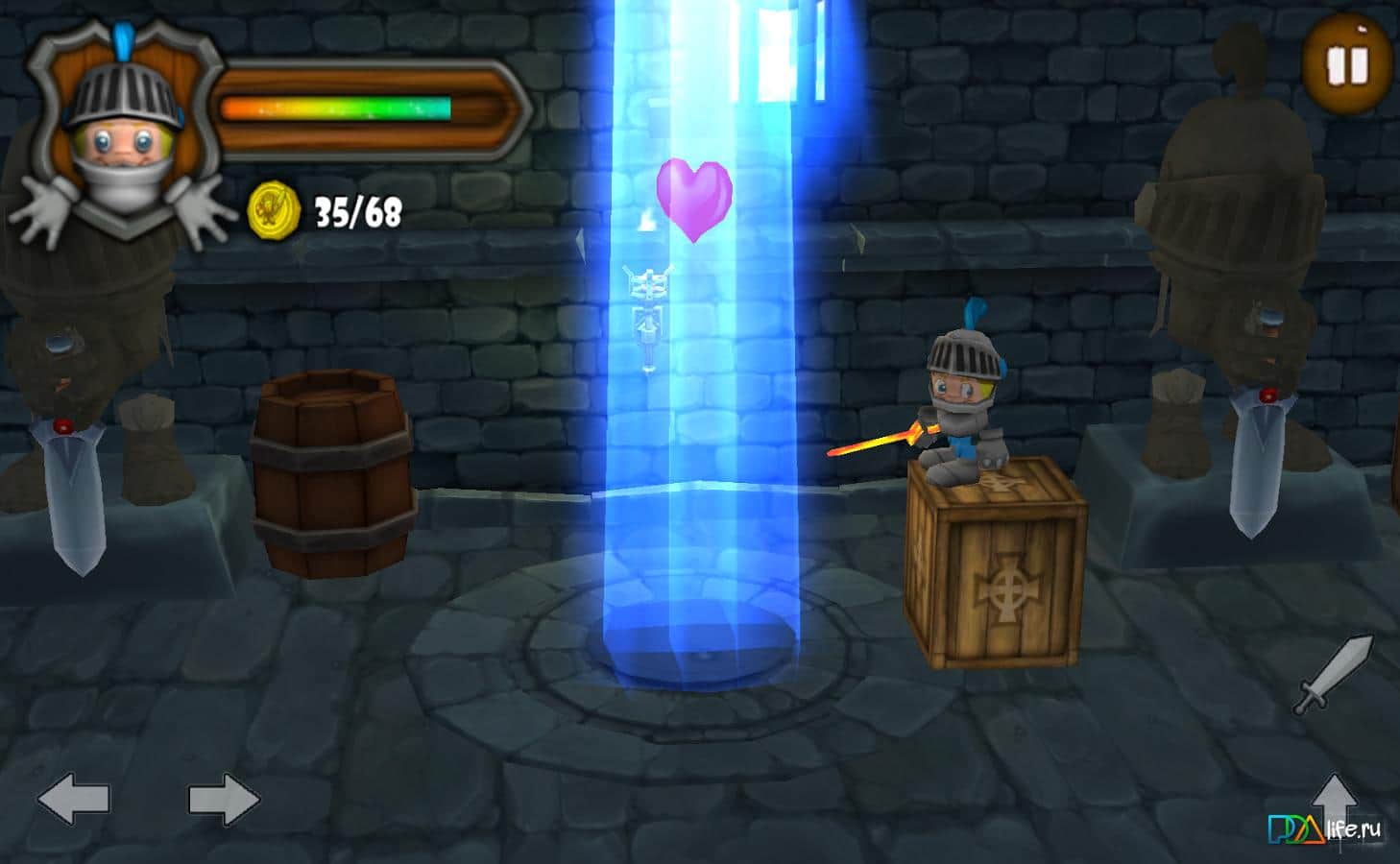Select the sword attack icon
This screenshot has width=1400, height=864.
(x=1335, y=670)
